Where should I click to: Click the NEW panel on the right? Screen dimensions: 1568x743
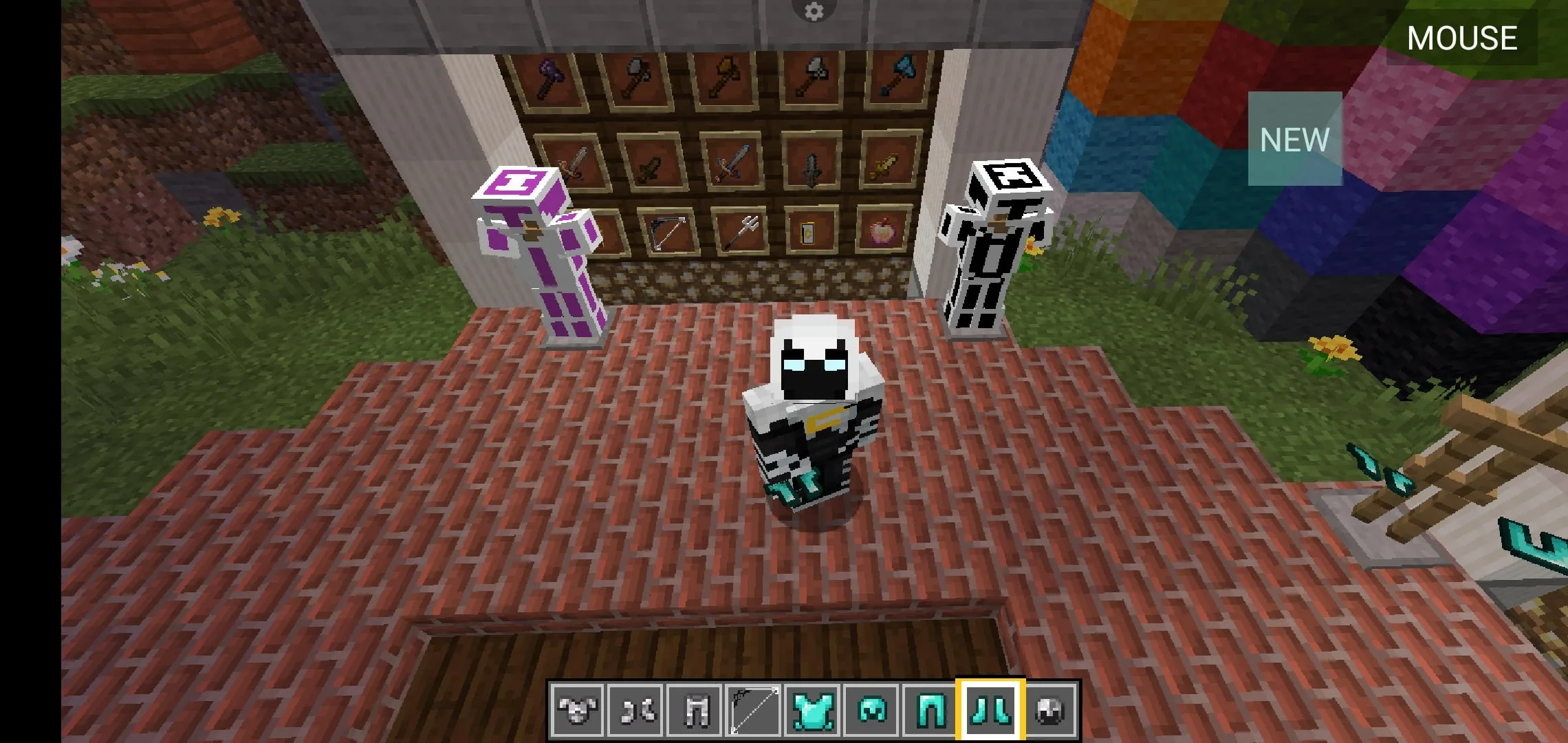pos(1295,139)
